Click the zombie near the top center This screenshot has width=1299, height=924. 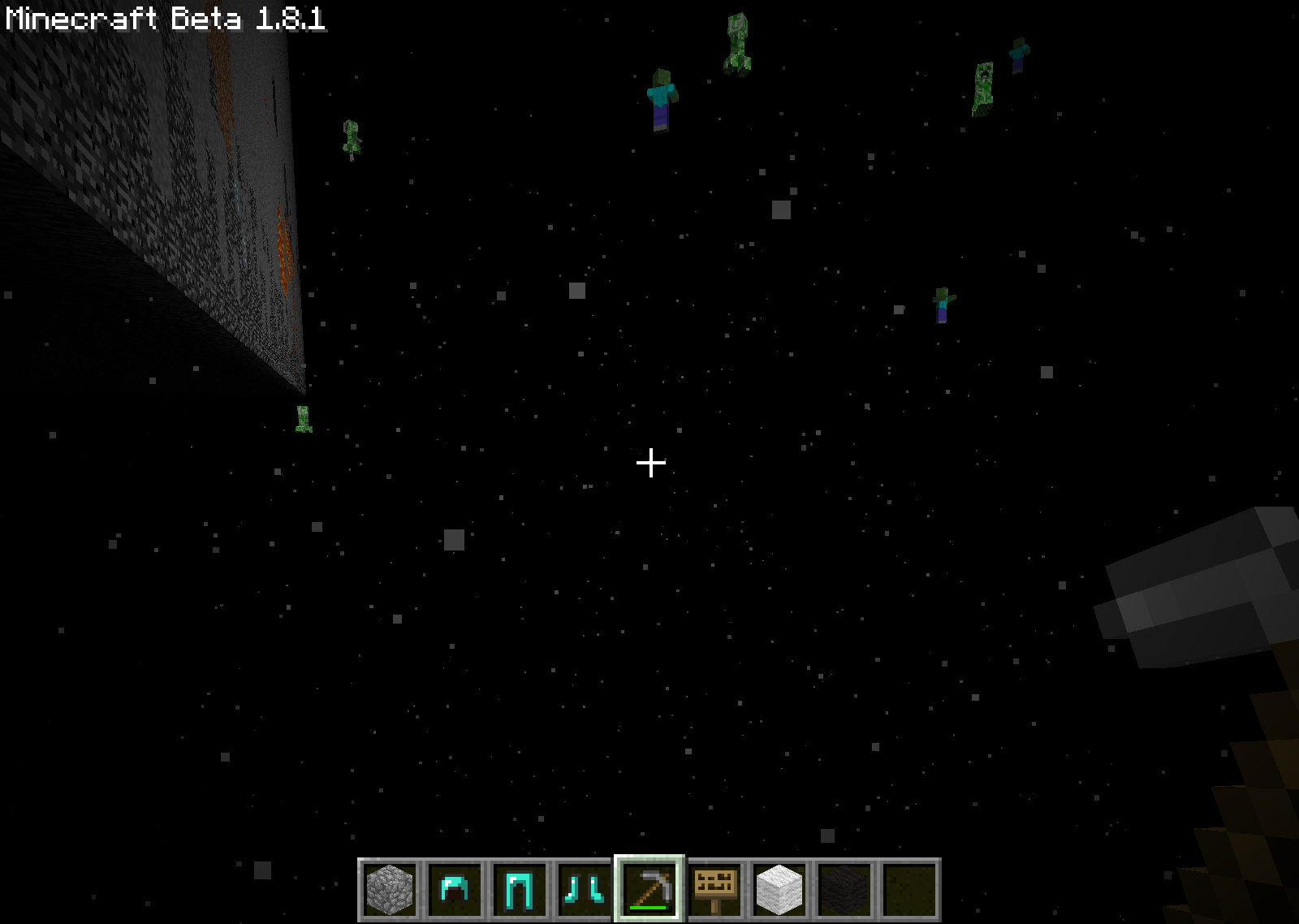pyautogui.click(x=659, y=97)
